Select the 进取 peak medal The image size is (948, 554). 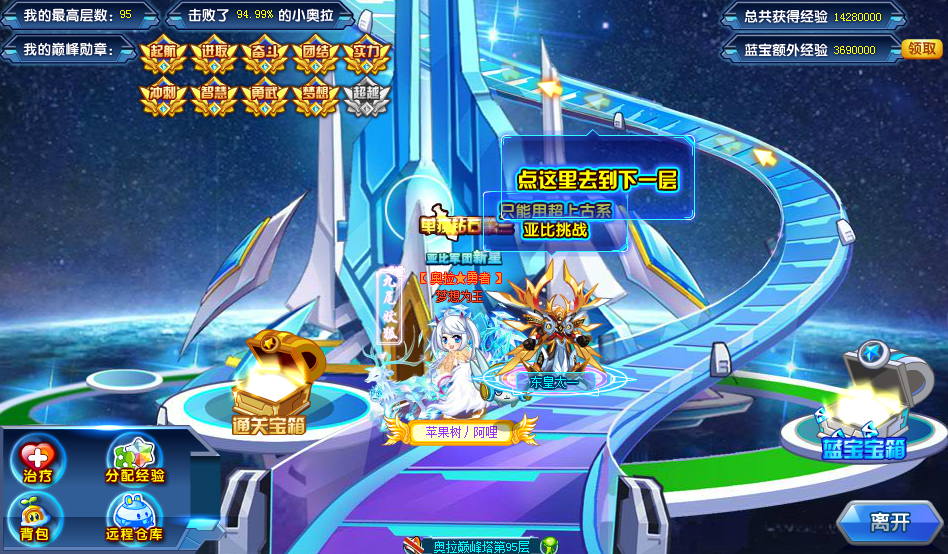214,56
